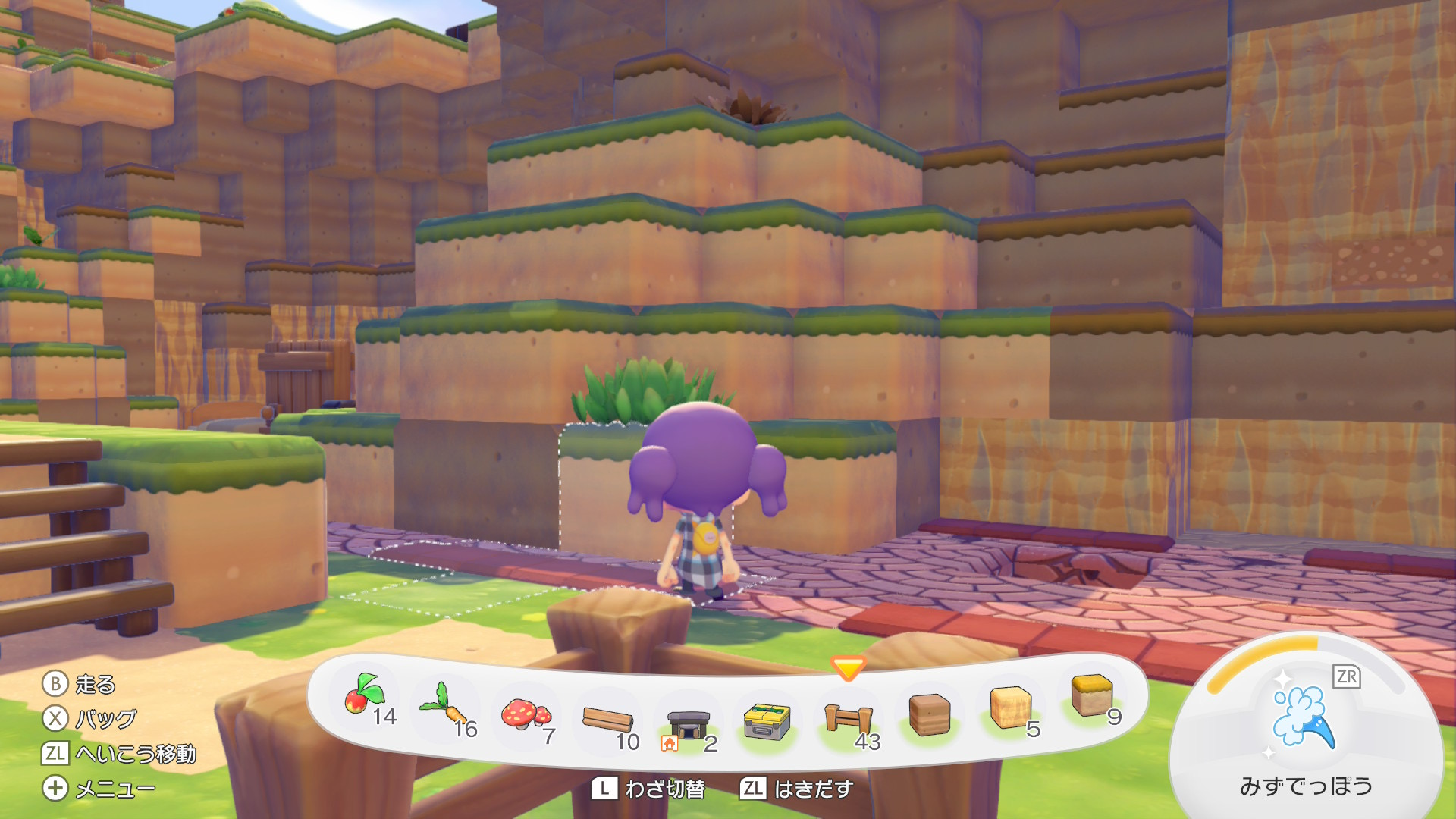Select the pale sand block slot
The image size is (1456, 819).
pyautogui.click(x=1011, y=707)
